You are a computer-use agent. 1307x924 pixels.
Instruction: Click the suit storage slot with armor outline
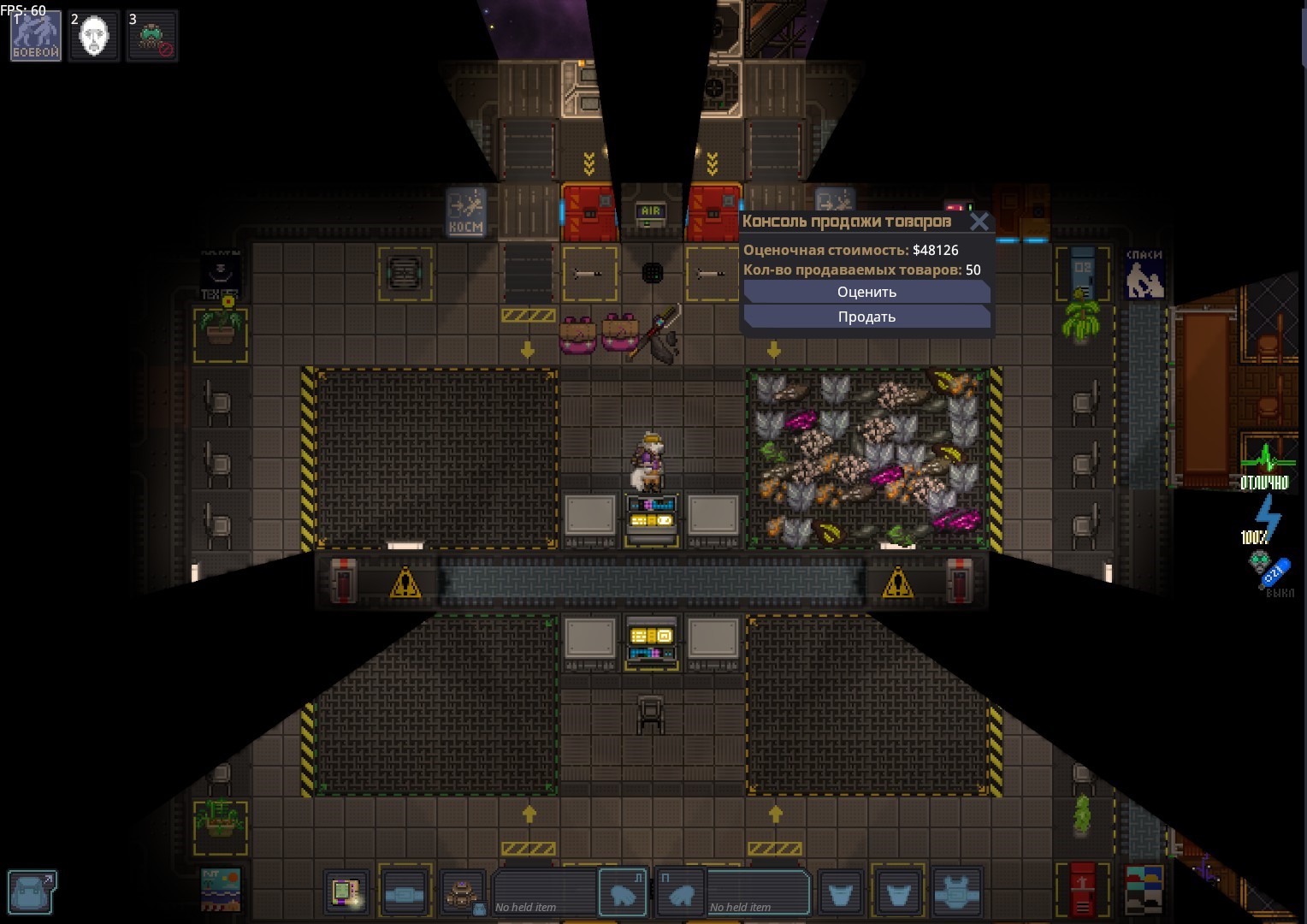pos(956,893)
